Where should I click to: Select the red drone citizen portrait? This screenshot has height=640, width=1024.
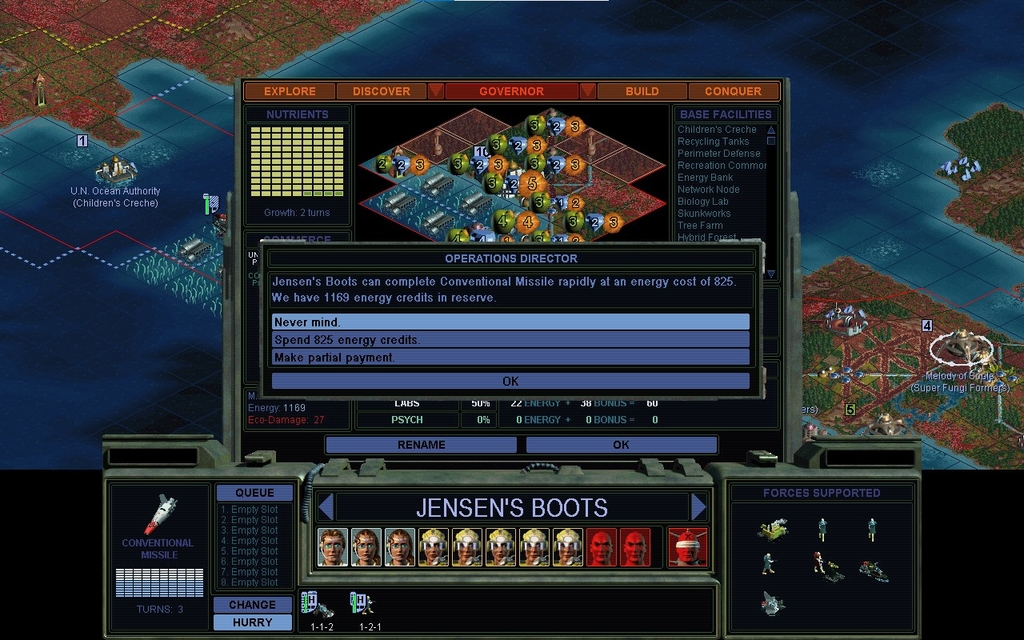tap(600, 547)
